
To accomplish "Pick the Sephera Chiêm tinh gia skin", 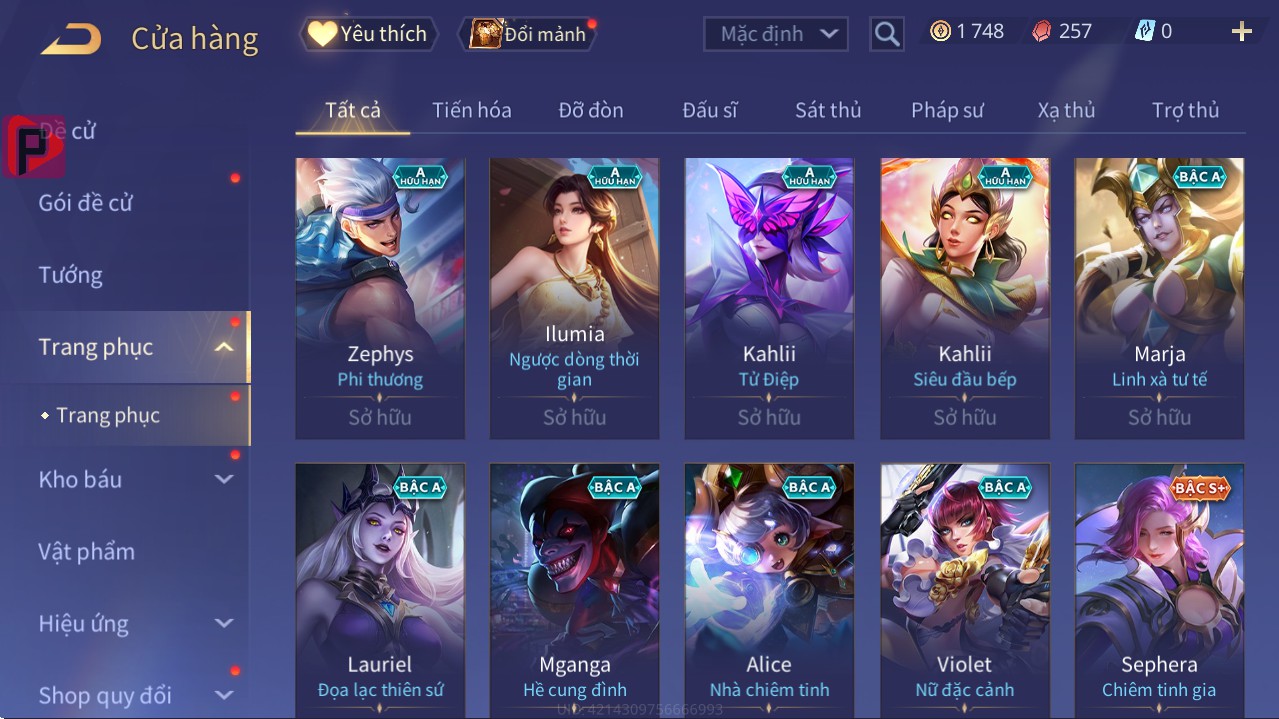I will (x=1159, y=590).
